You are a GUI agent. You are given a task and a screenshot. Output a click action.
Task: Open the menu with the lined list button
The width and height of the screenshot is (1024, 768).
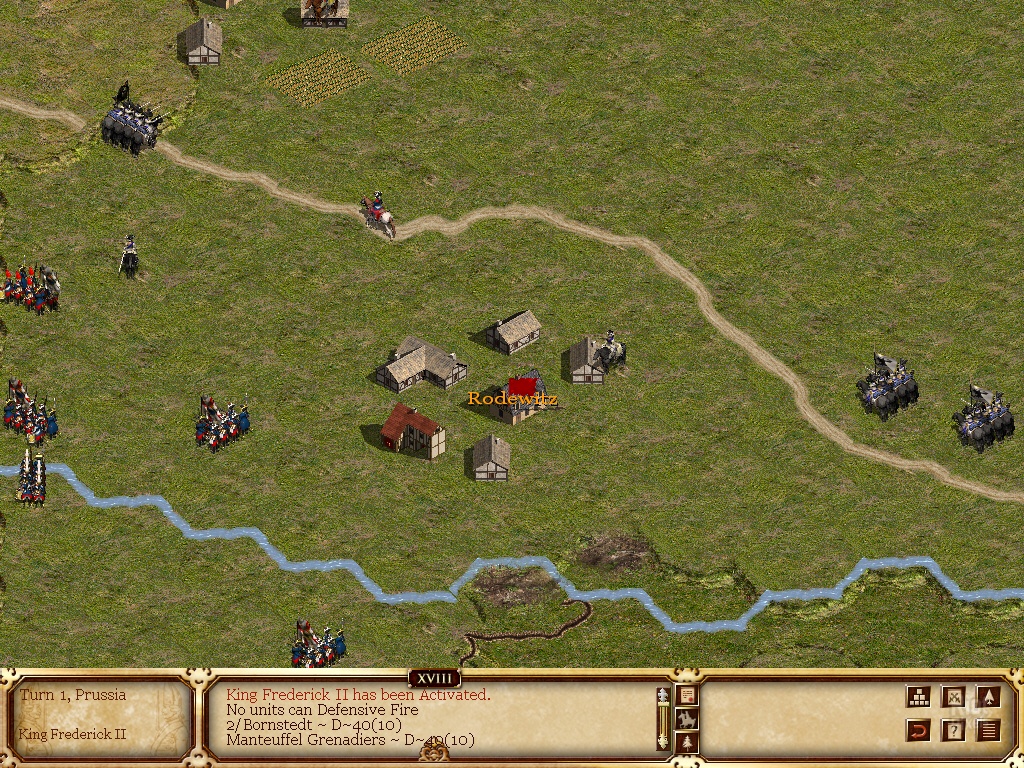[x=988, y=731]
